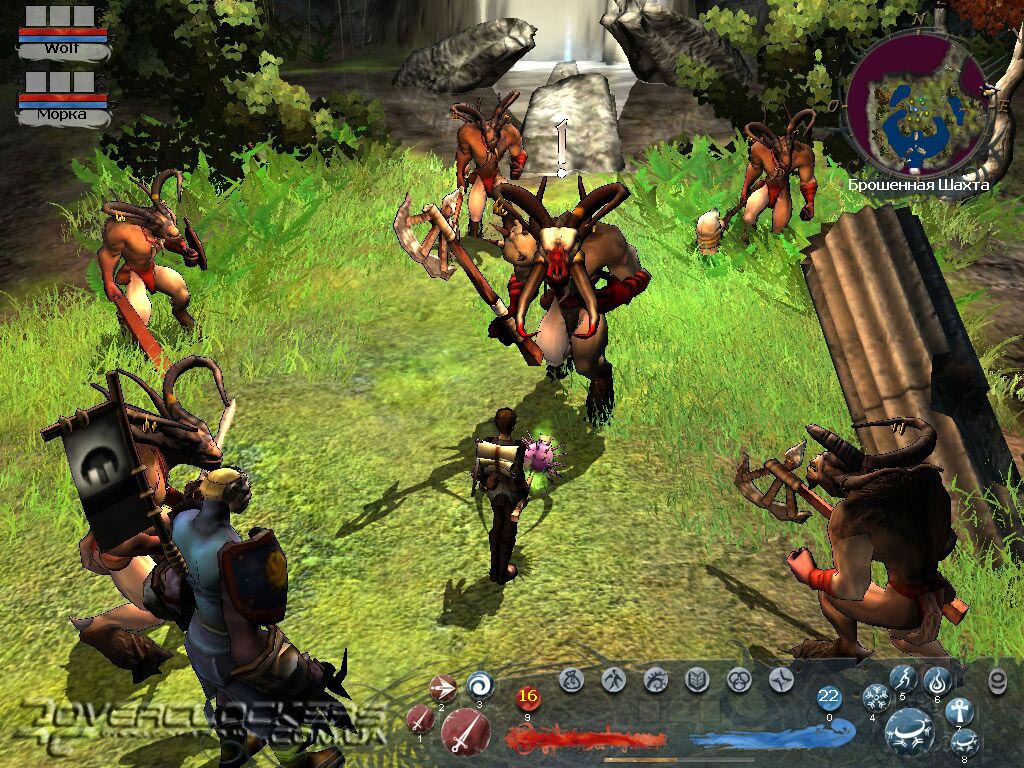
Task: Open the three-rings menu icon
Action: [x=739, y=680]
